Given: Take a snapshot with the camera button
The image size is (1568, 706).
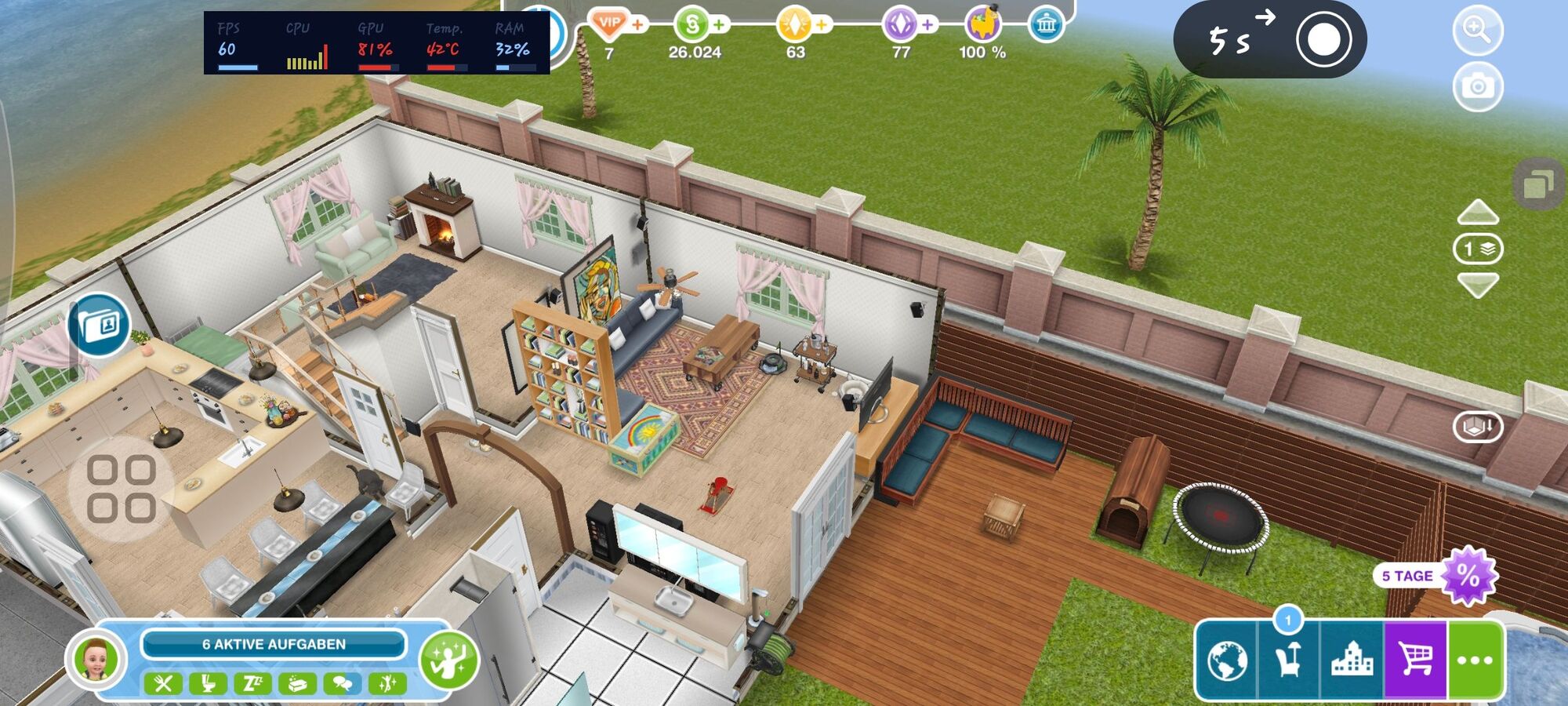Looking at the screenshot, I should coord(1478,86).
